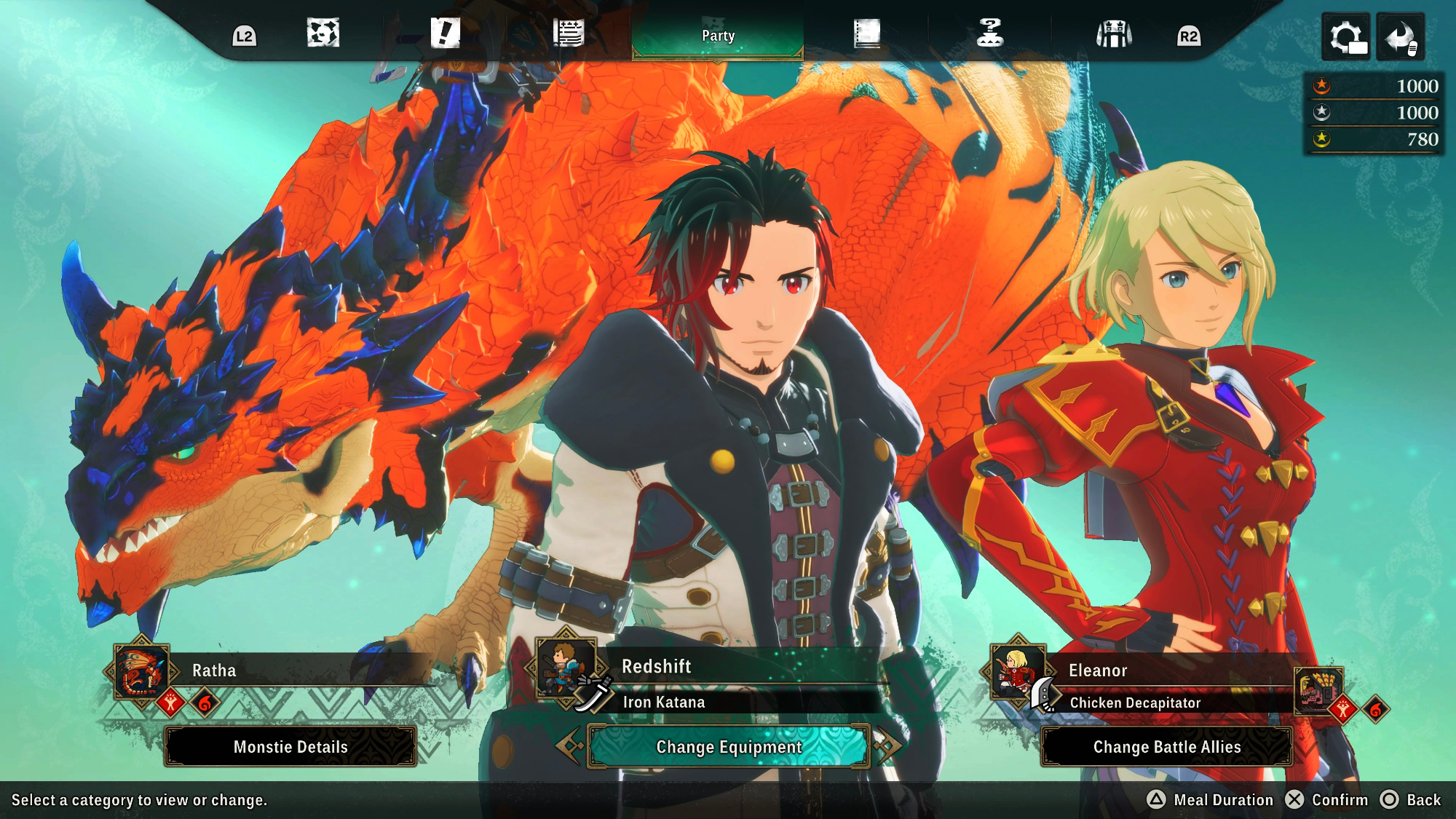This screenshot has width=1456, height=819.
Task: Switch to the Party tab
Action: click(x=718, y=36)
